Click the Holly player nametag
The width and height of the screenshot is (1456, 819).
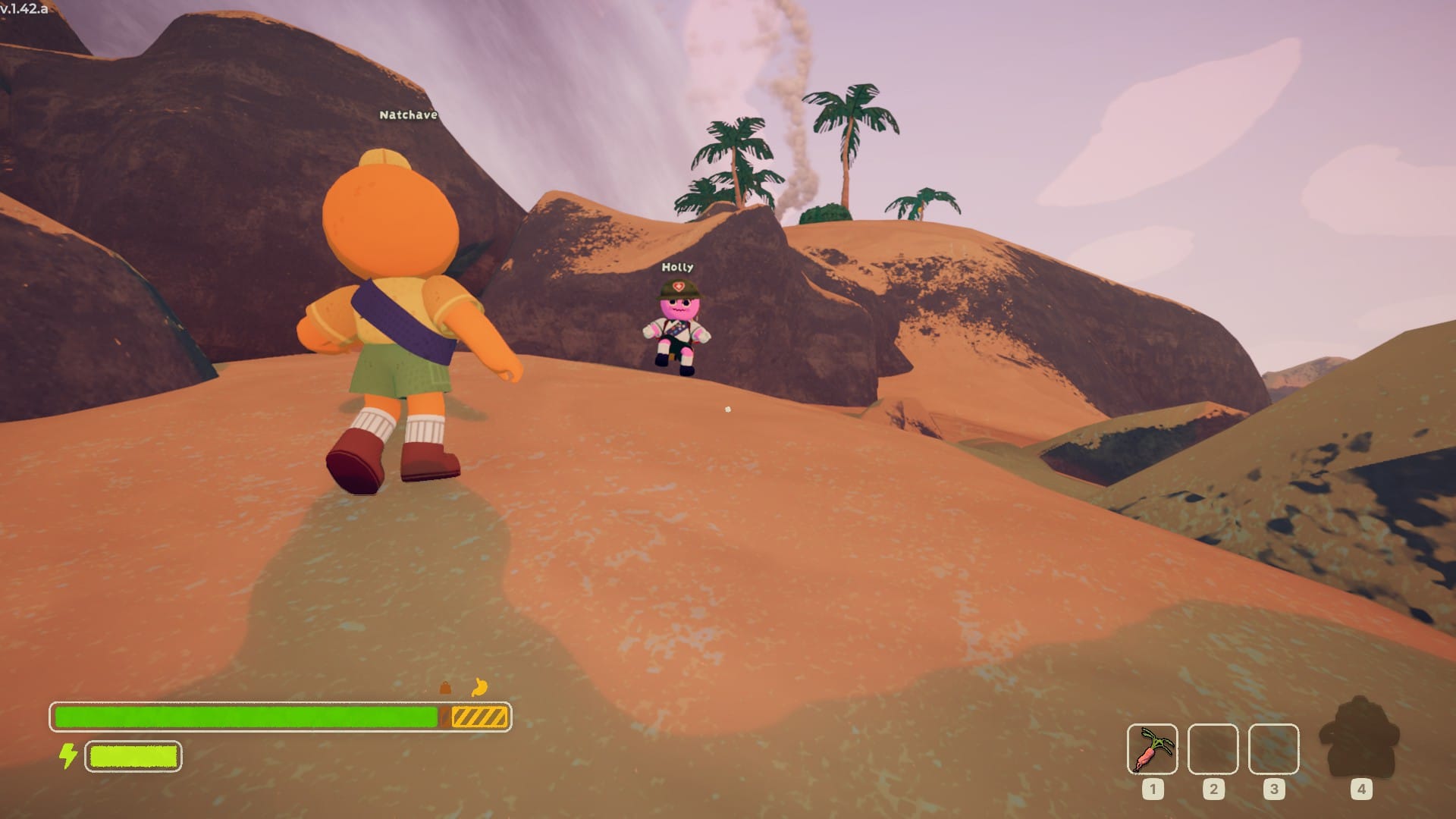point(676,267)
